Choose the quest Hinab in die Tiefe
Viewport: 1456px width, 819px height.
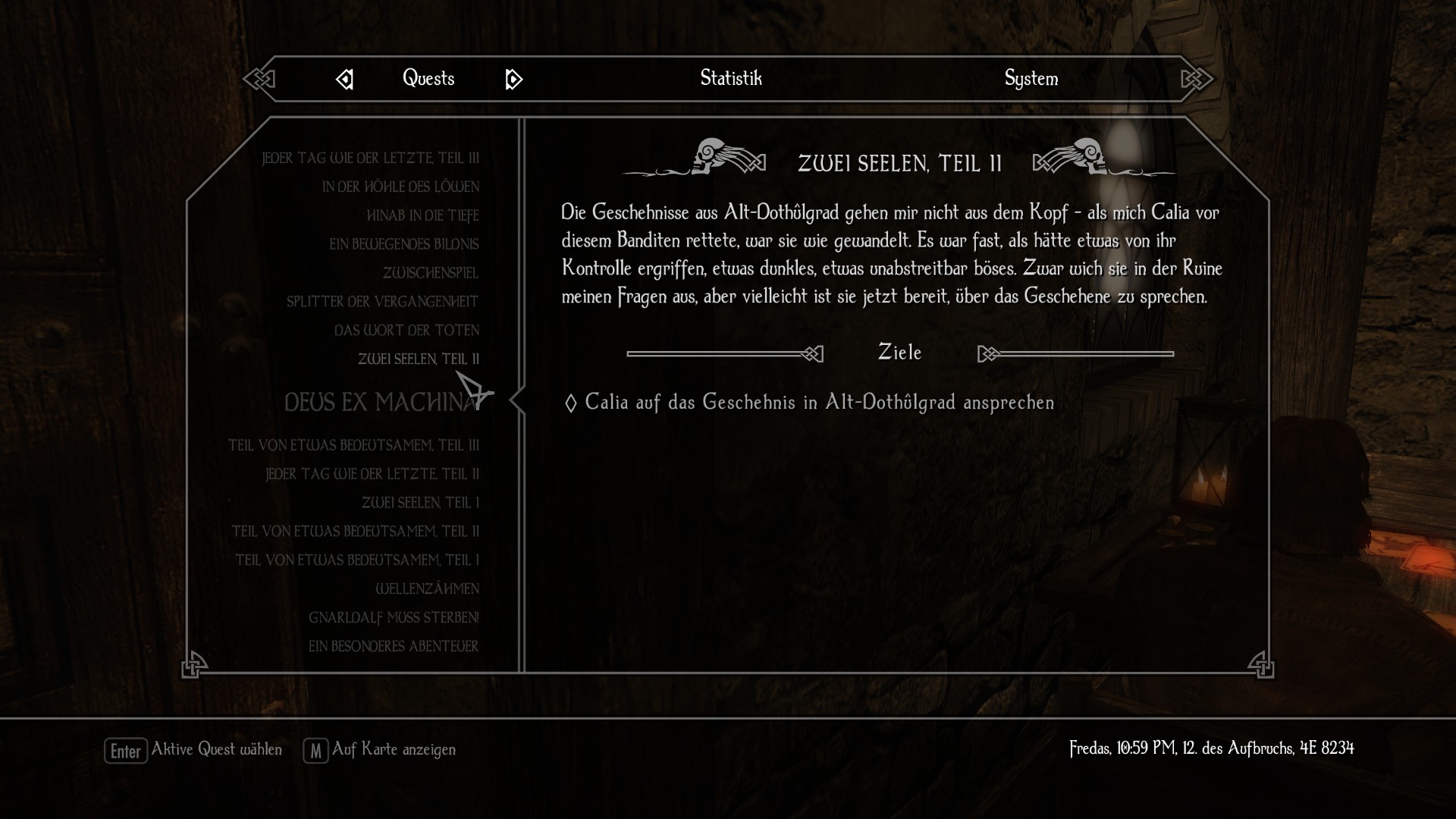click(x=422, y=215)
